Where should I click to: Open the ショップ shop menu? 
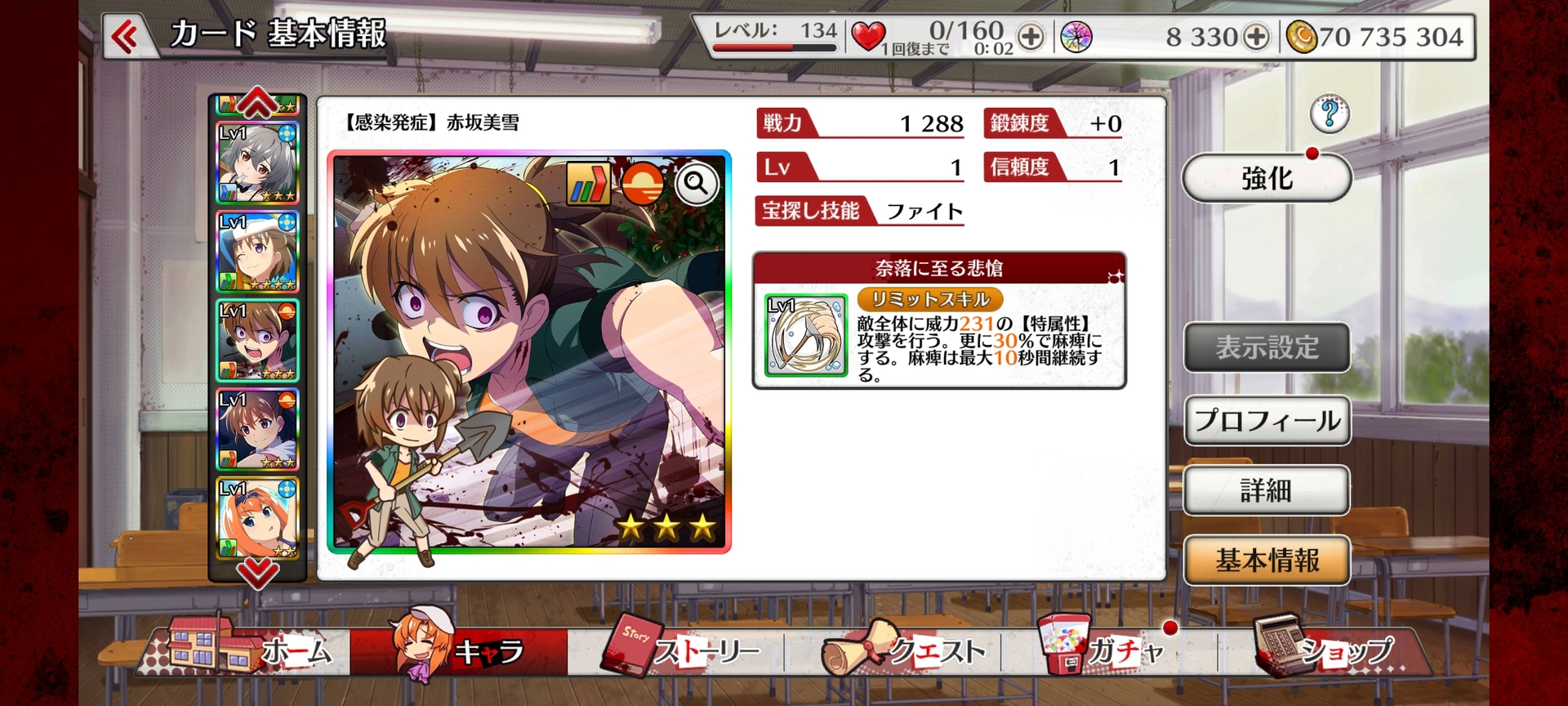pyautogui.click(x=1323, y=651)
